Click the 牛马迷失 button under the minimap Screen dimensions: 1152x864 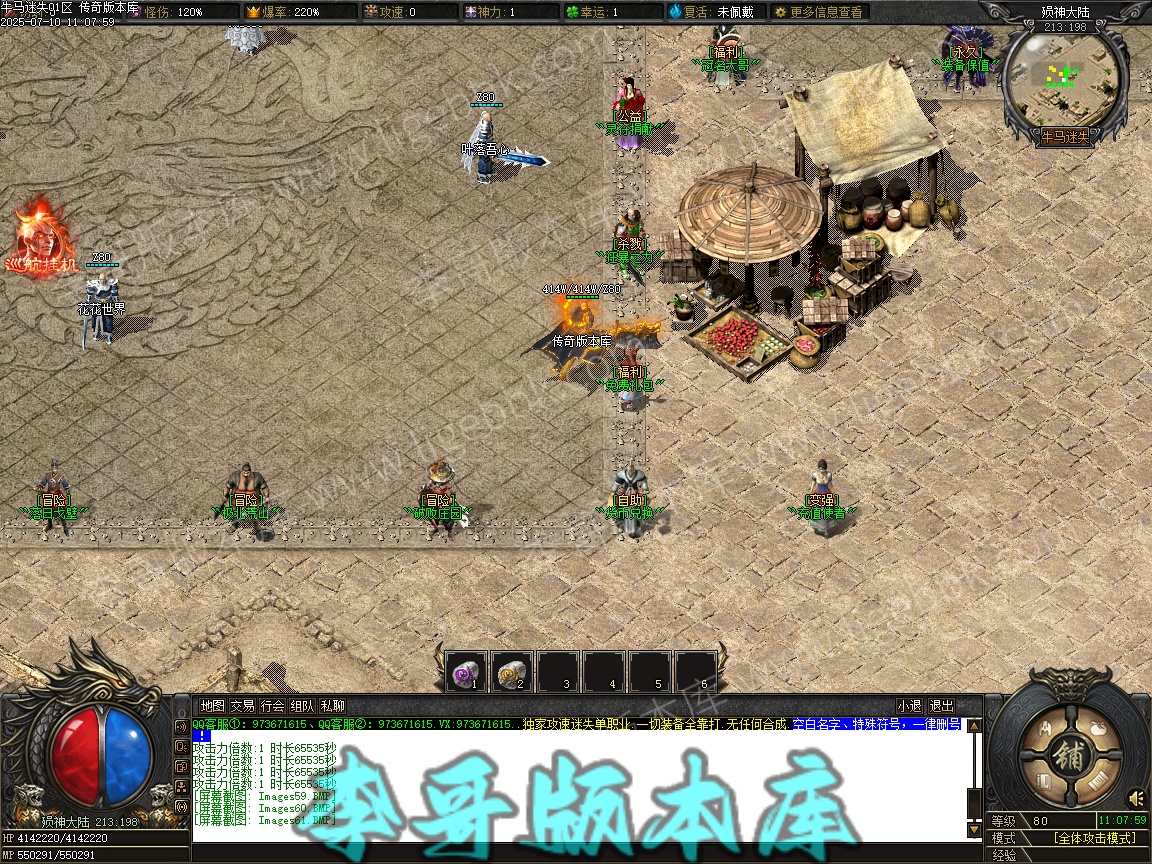(x=1066, y=136)
